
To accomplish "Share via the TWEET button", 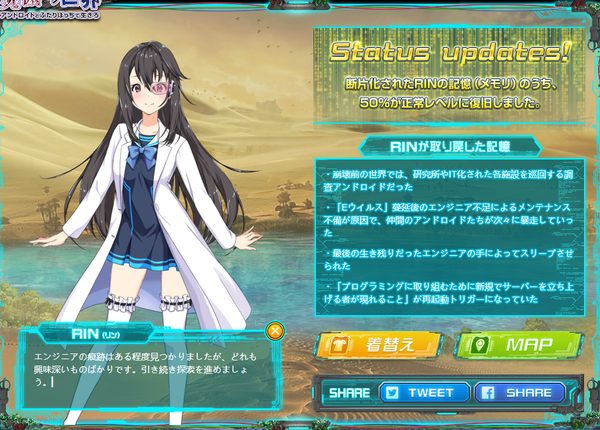I will tap(423, 393).
